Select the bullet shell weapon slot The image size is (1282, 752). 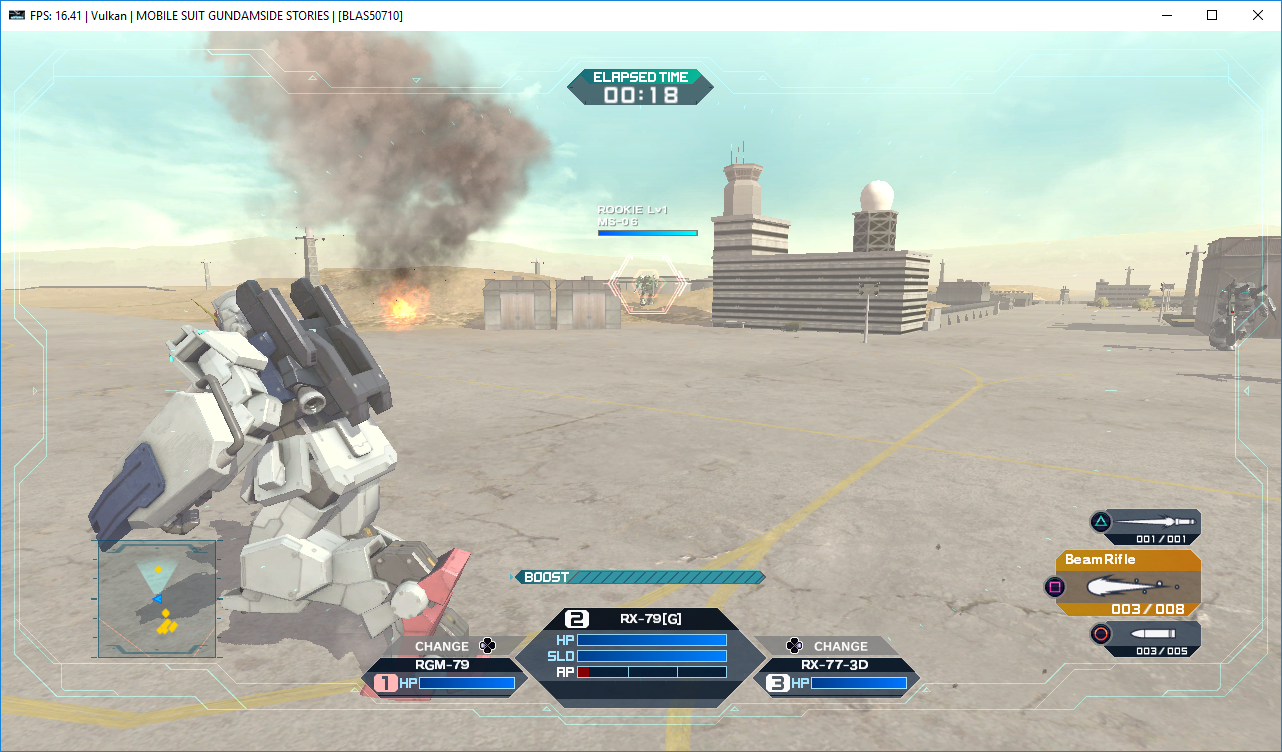pos(1146,637)
